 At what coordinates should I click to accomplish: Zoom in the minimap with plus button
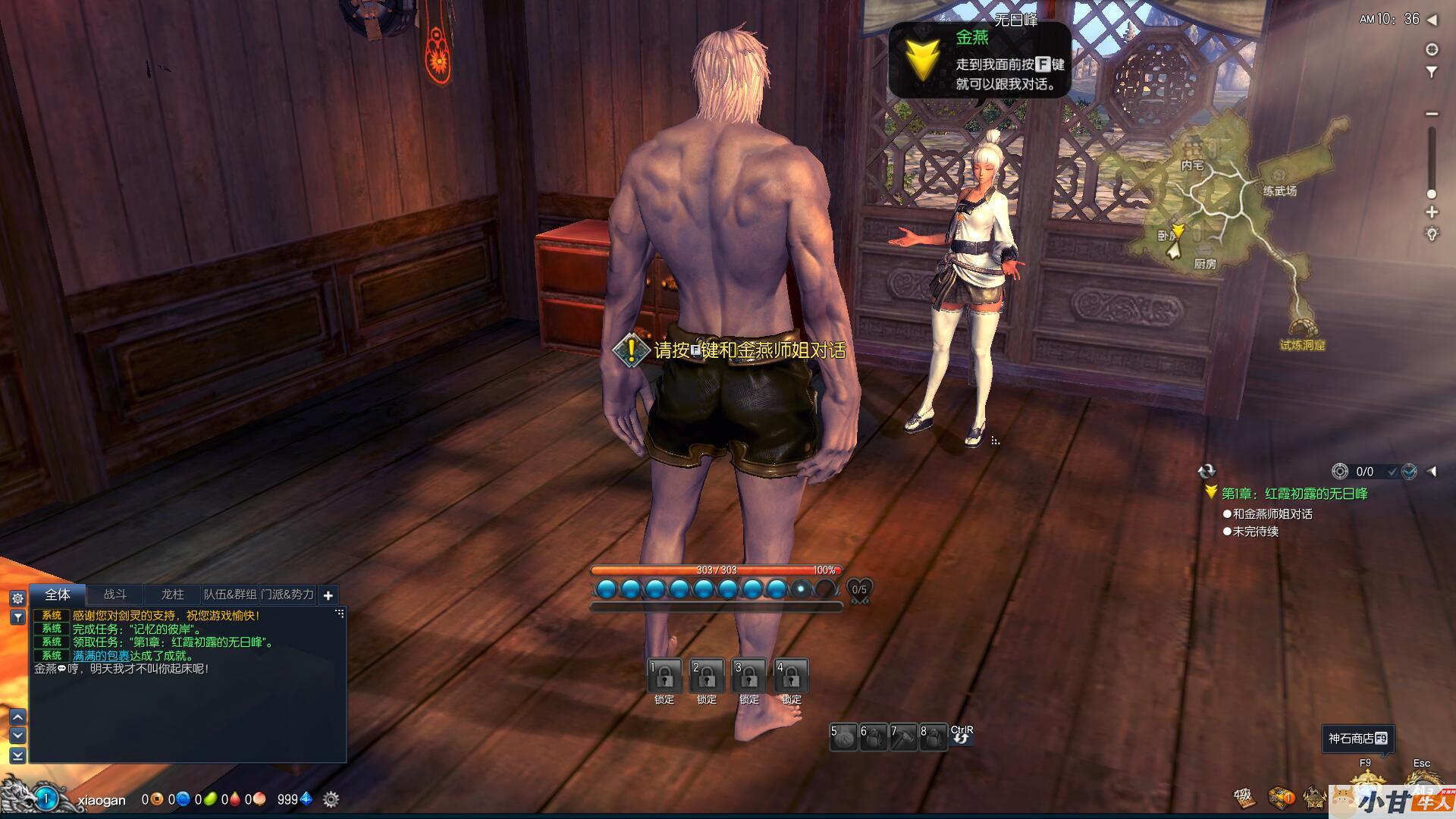(x=1432, y=212)
